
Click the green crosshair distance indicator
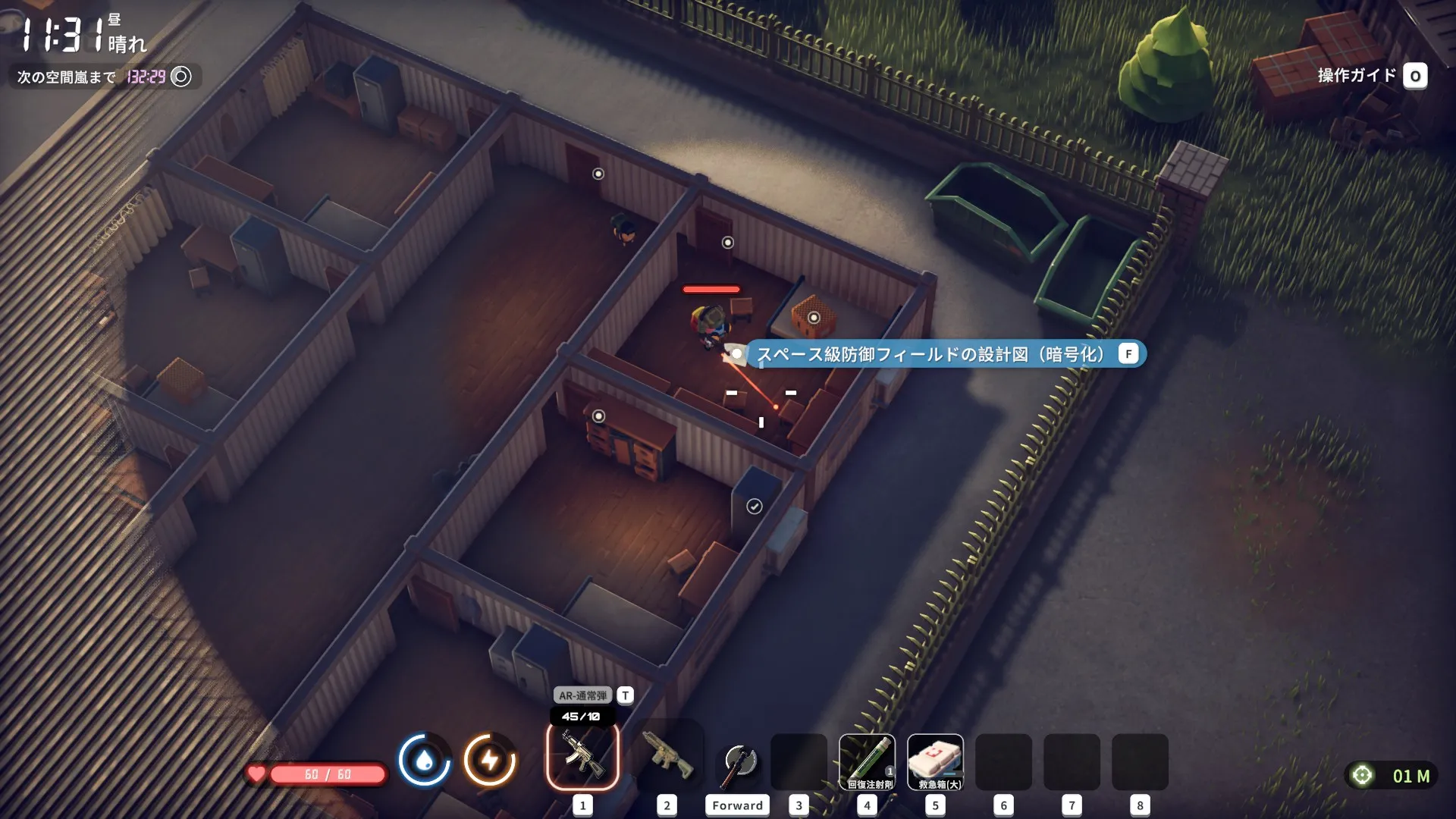click(x=1362, y=775)
